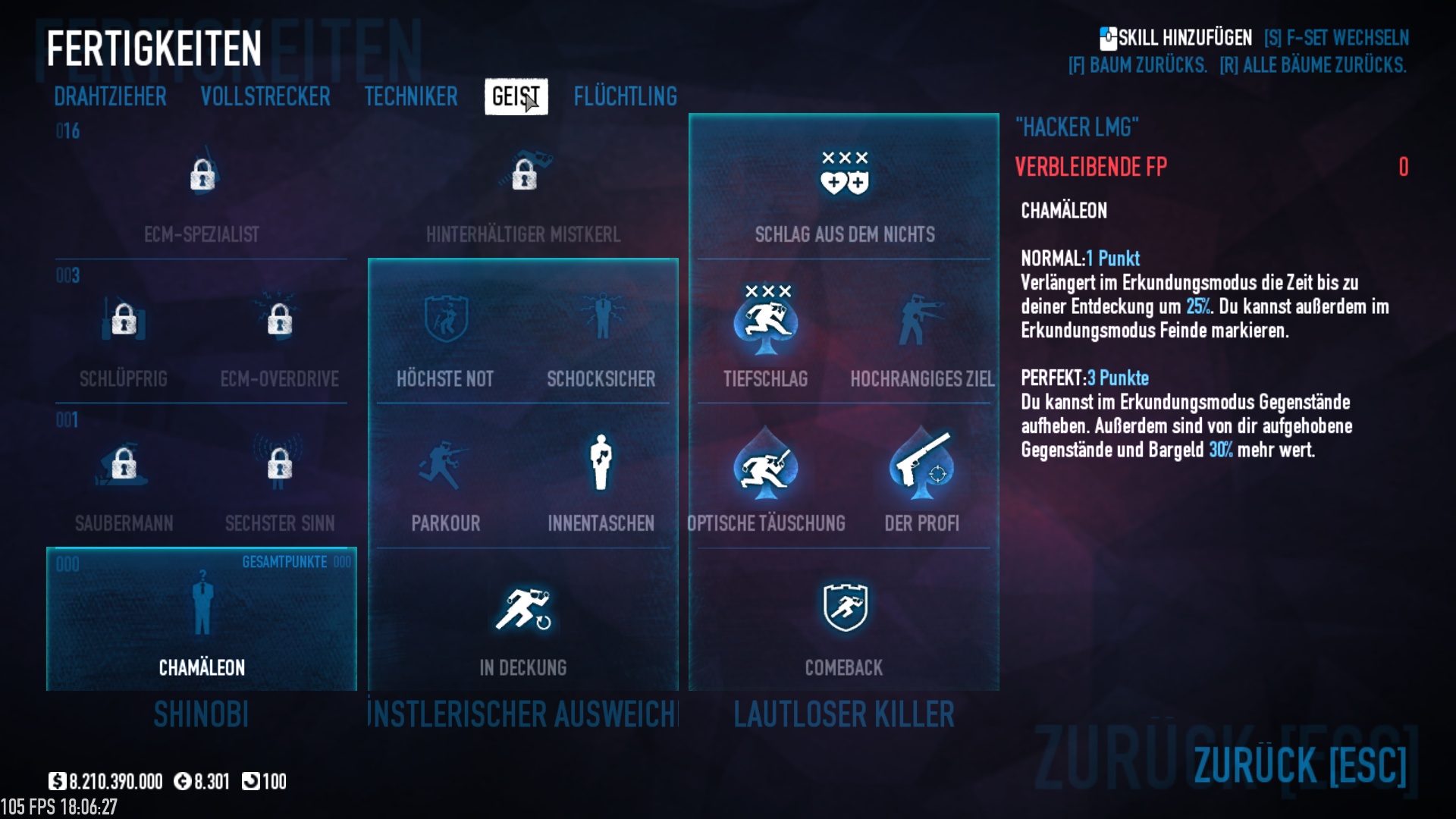Go back with Zurück [ESC]
The height and width of the screenshot is (819, 1456).
tap(1299, 764)
